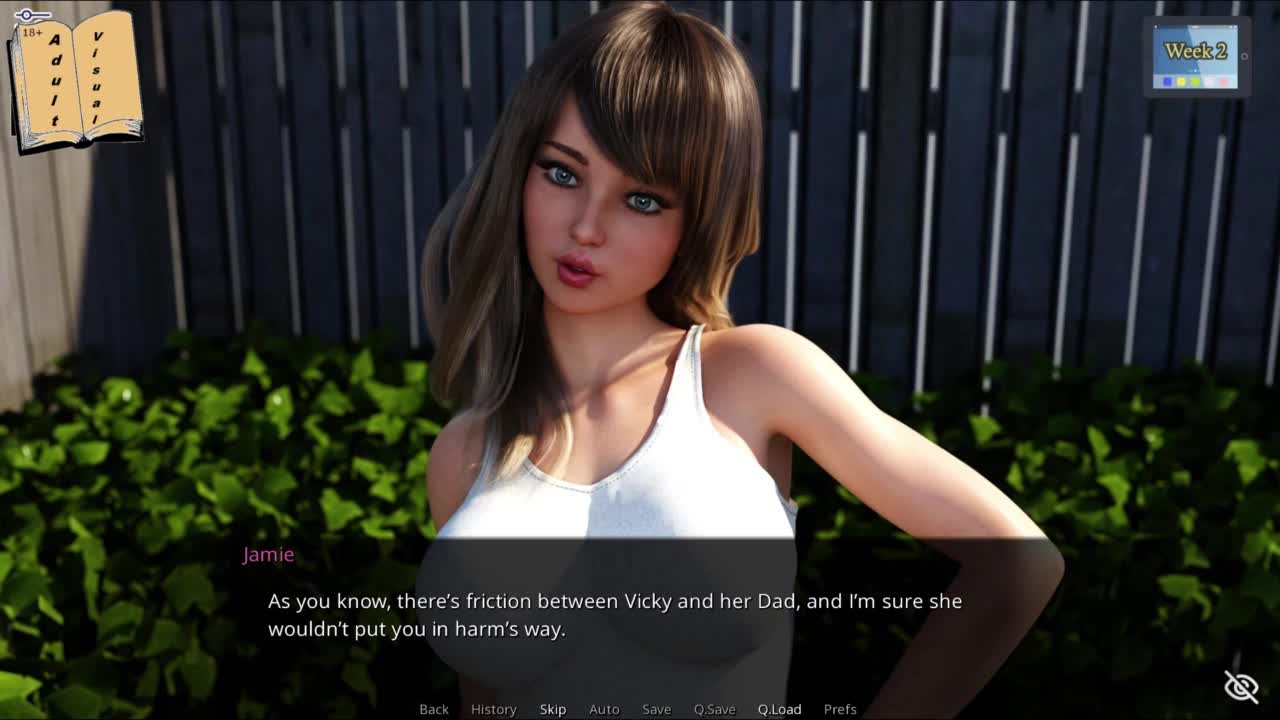This screenshot has width=1280, height=720.
Task: Hide the interface with crossed-eye icon
Action: [1241, 687]
